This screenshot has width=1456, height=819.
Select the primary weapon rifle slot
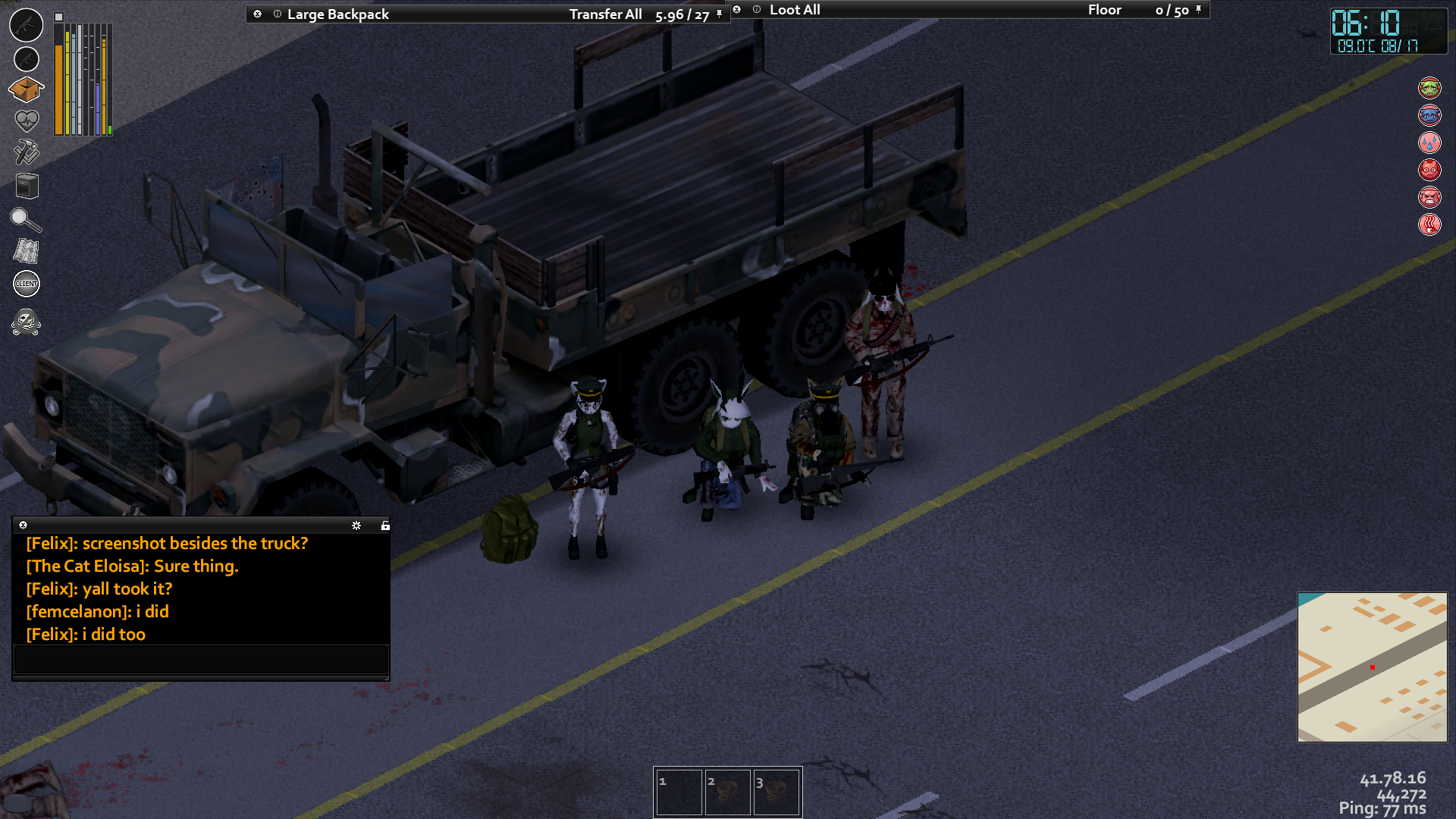27,24
